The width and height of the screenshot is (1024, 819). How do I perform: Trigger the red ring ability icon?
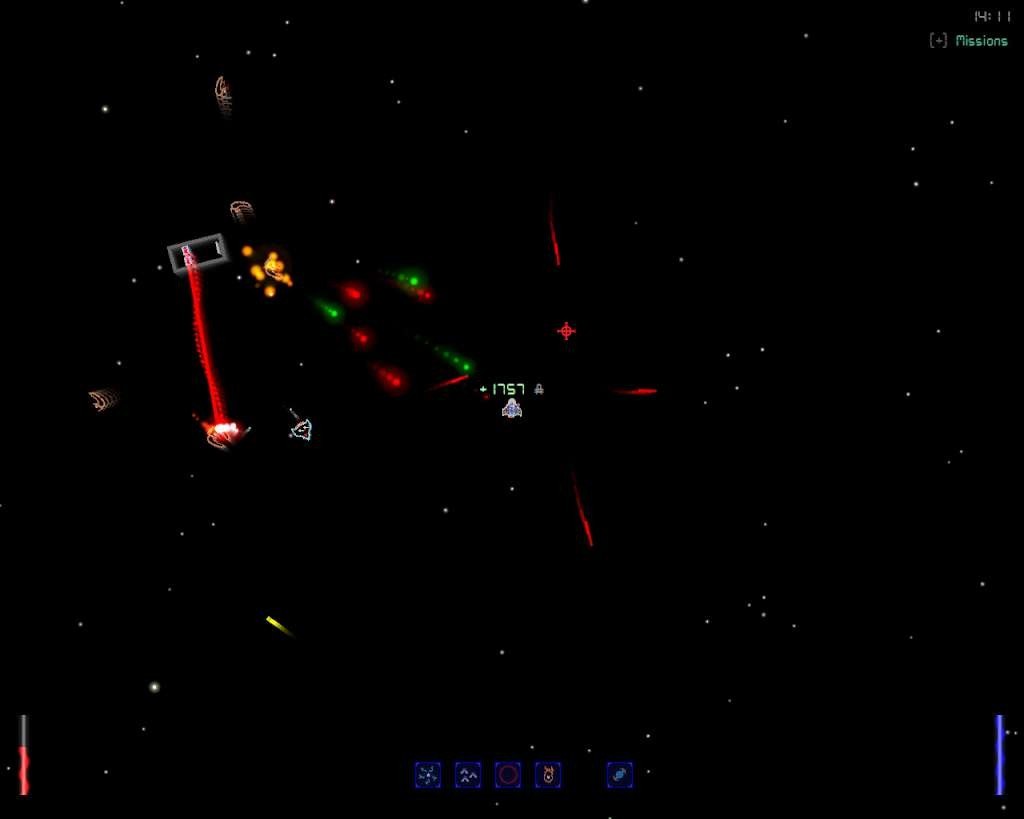coord(508,774)
